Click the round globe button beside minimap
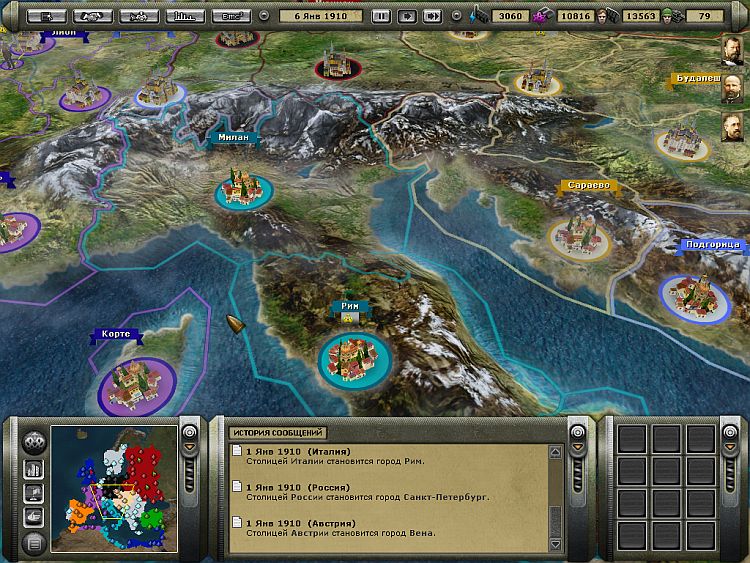 (34, 441)
